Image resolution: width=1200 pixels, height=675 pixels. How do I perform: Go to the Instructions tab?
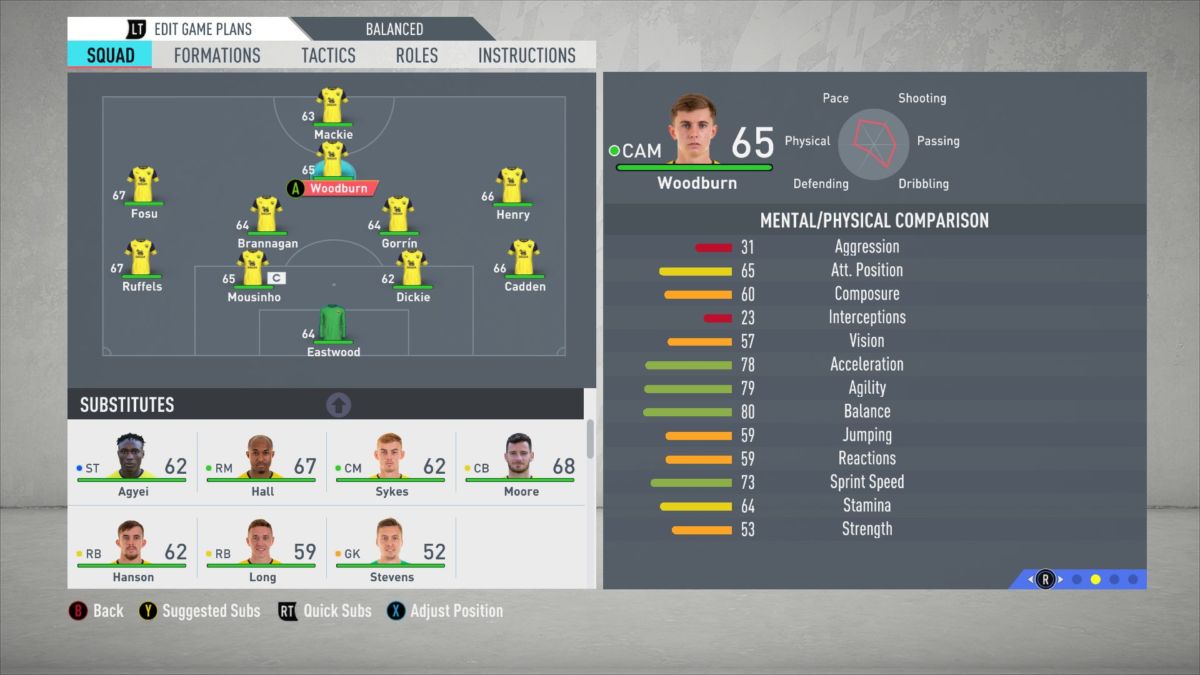[526, 56]
